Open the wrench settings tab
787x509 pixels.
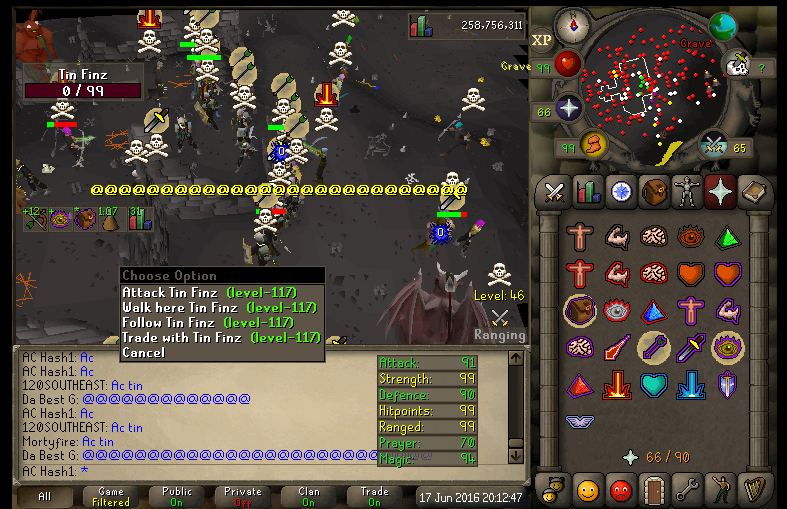point(687,490)
